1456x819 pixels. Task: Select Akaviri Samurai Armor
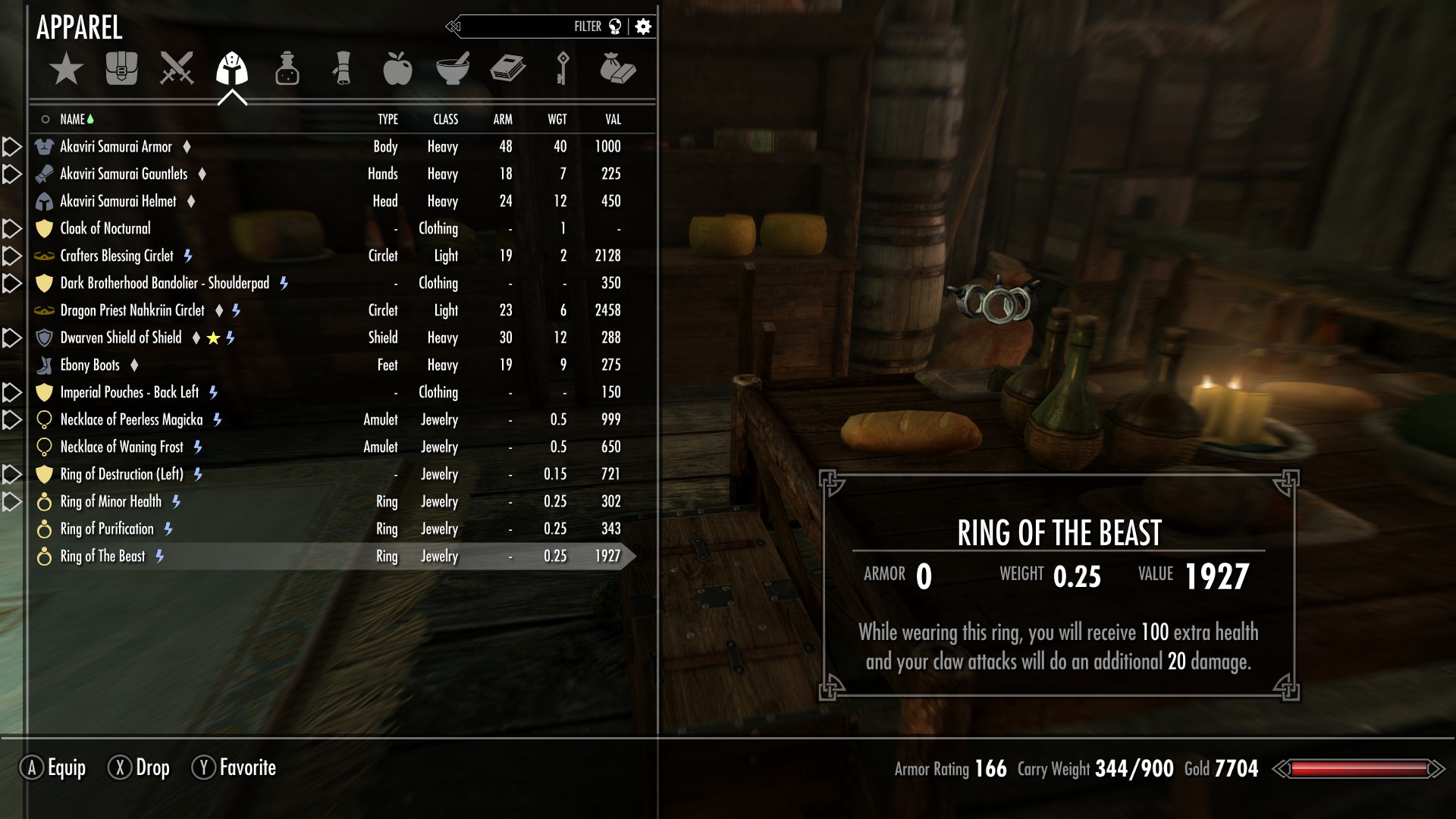116,146
